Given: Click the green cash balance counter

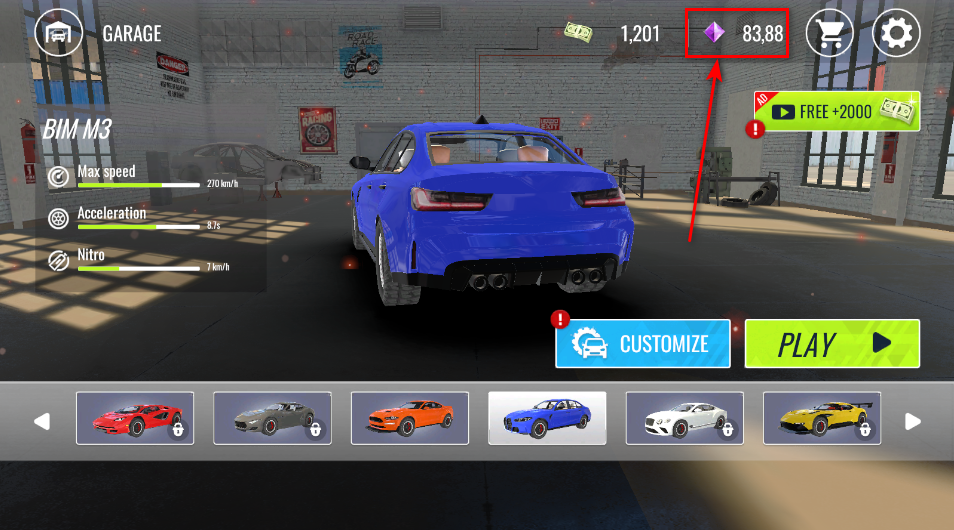Looking at the screenshot, I should 612,34.
